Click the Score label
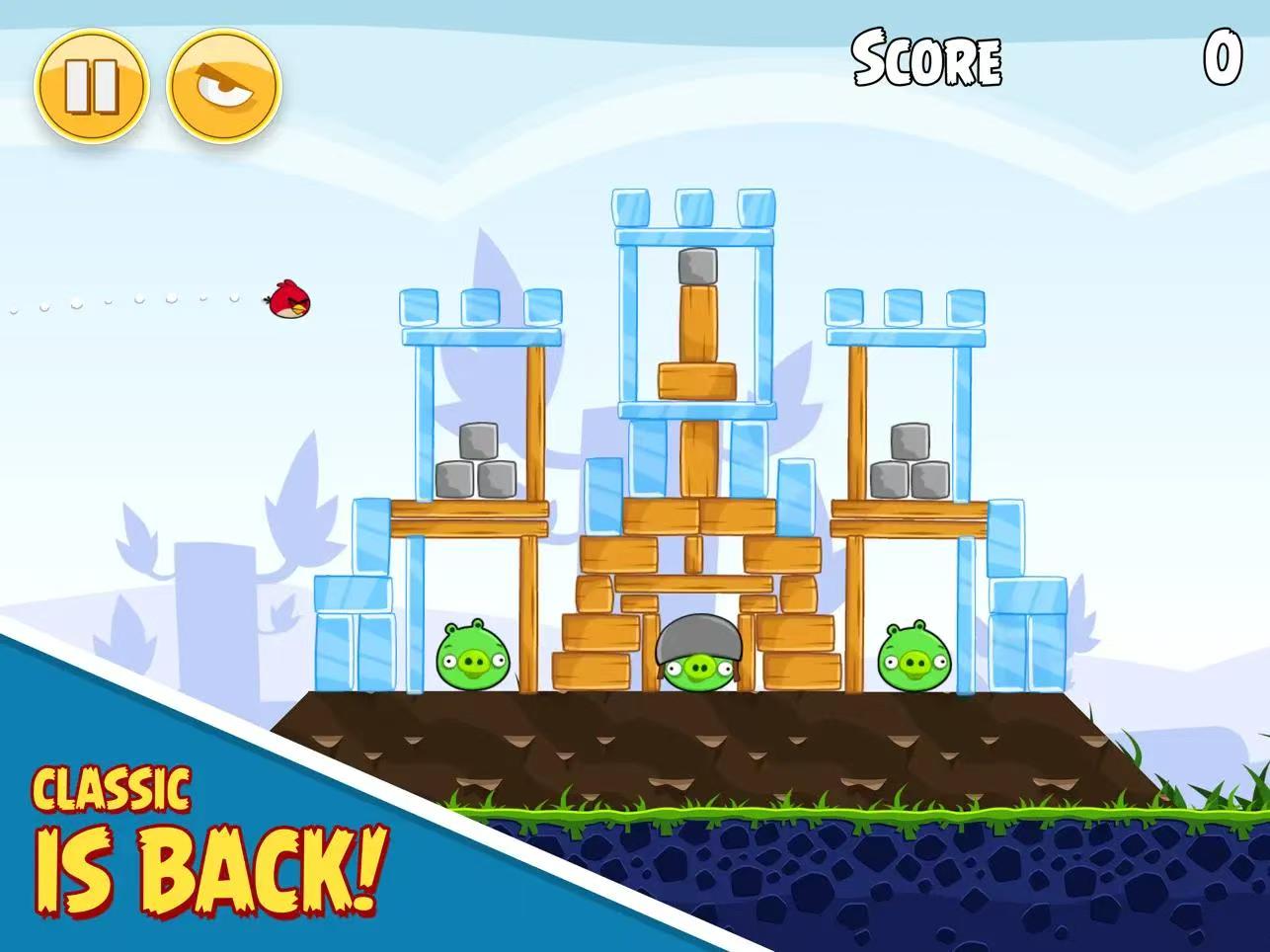The height and width of the screenshot is (952, 1270). pyautogui.click(x=926, y=61)
